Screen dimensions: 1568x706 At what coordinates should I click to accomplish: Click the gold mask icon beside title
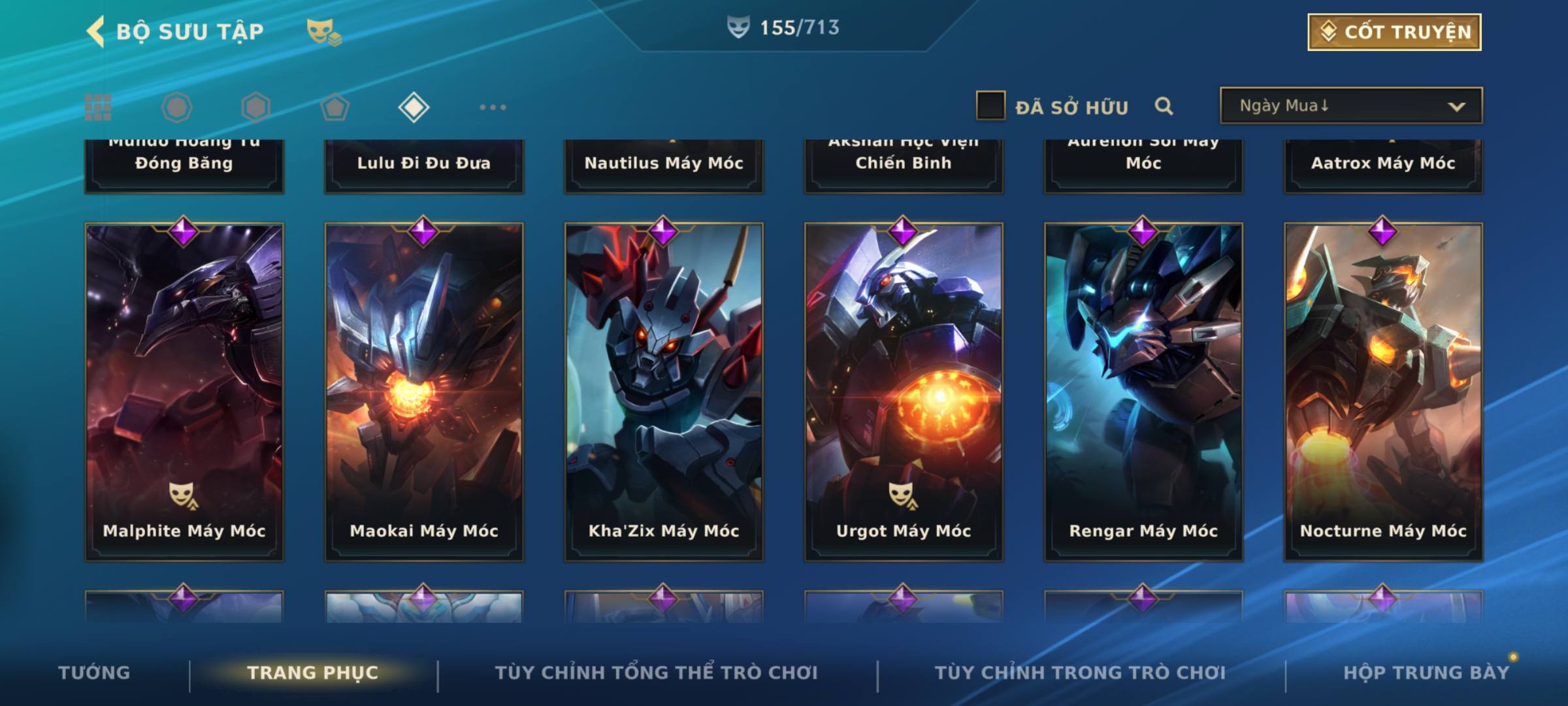(x=323, y=31)
